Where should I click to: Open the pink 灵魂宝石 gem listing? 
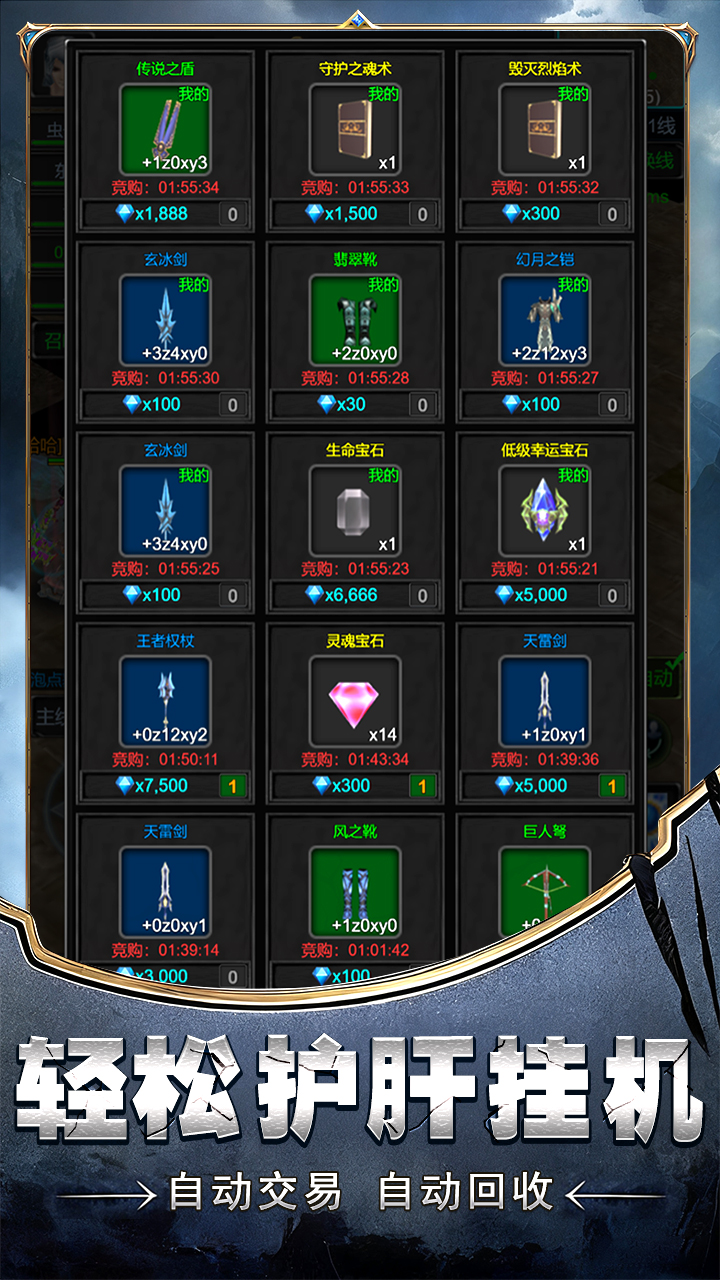pyautogui.click(x=355, y=702)
